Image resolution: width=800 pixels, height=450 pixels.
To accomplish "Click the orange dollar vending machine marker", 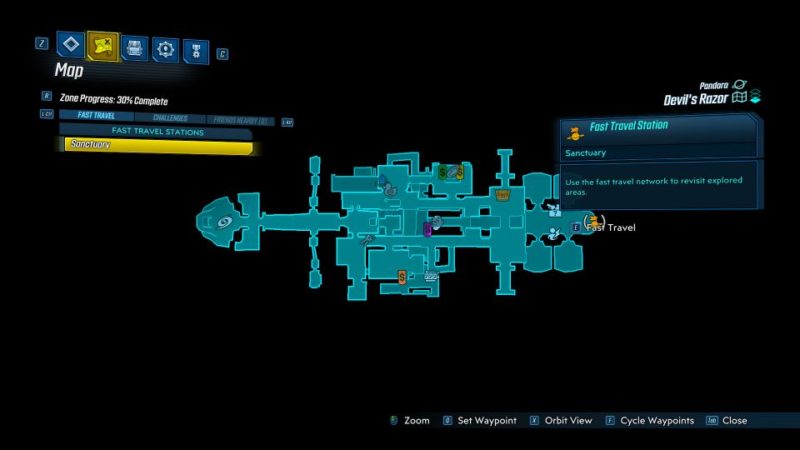I will pos(402,276).
